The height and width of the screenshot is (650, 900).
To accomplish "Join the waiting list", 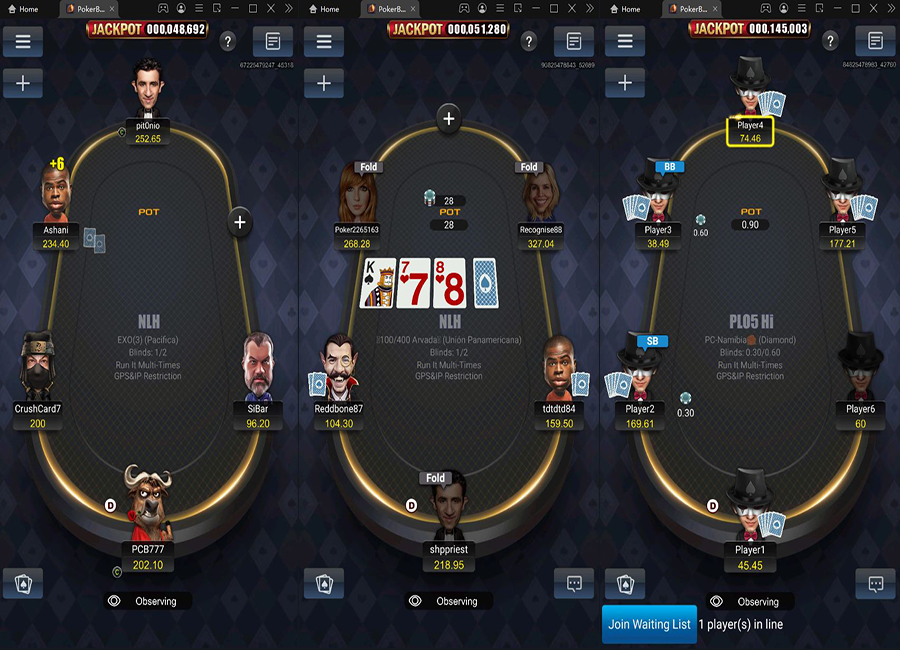I will click(x=650, y=624).
